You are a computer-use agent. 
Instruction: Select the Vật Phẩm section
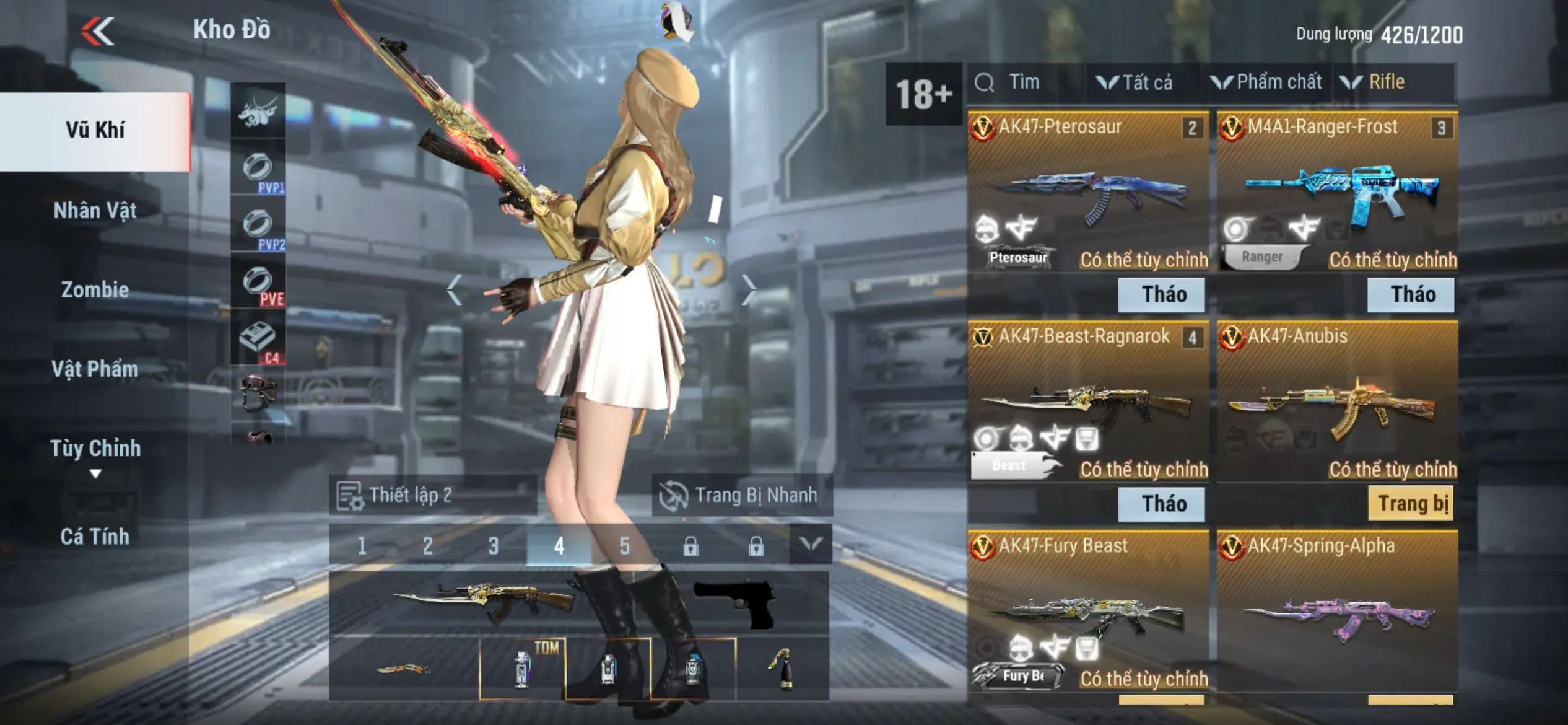95,369
